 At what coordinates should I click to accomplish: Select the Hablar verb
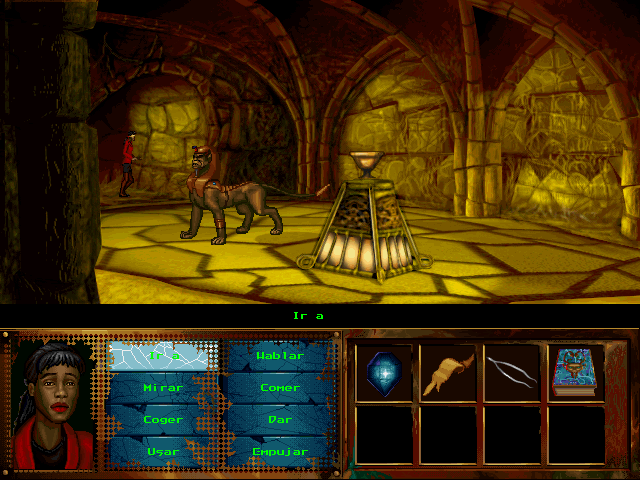coord(279,355)
